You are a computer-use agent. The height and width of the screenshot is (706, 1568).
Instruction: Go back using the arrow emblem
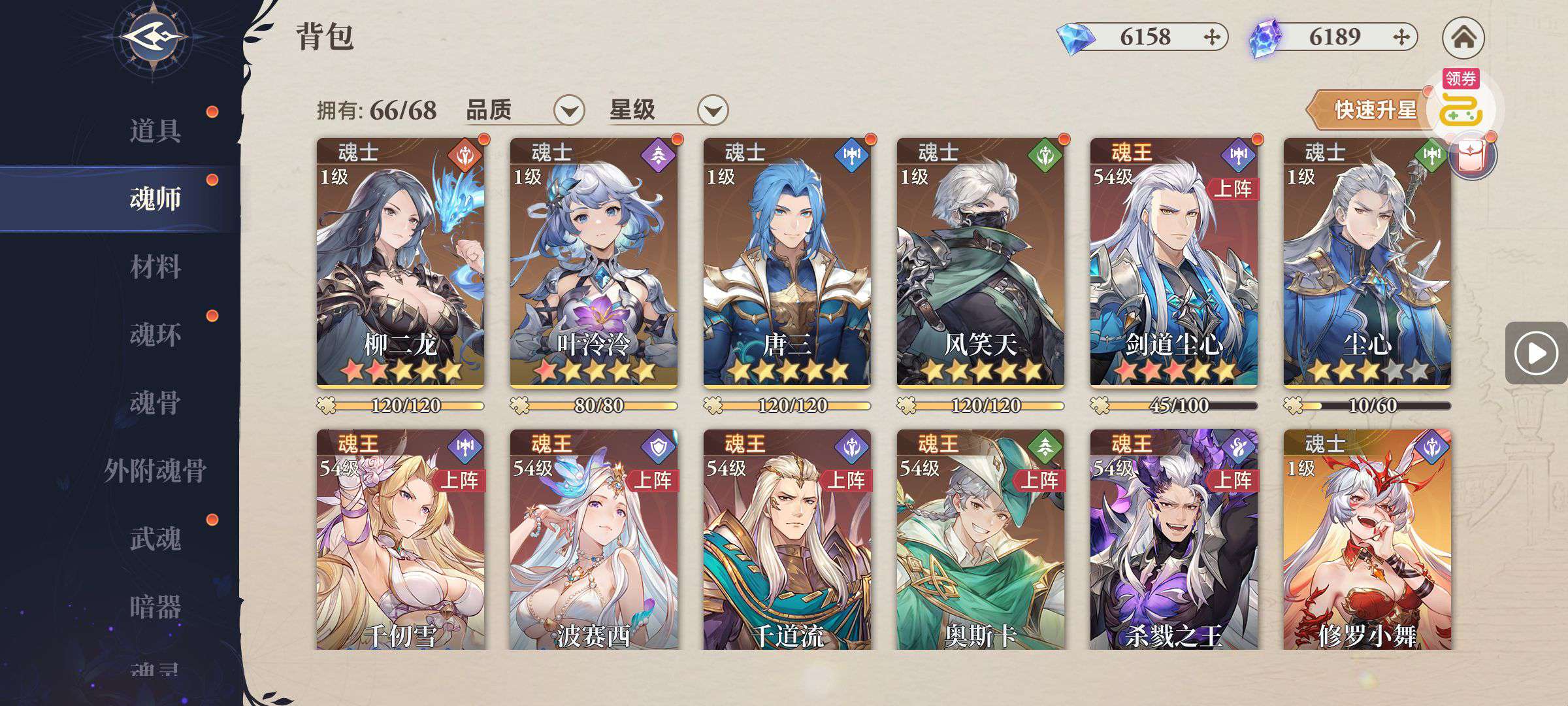152,37
